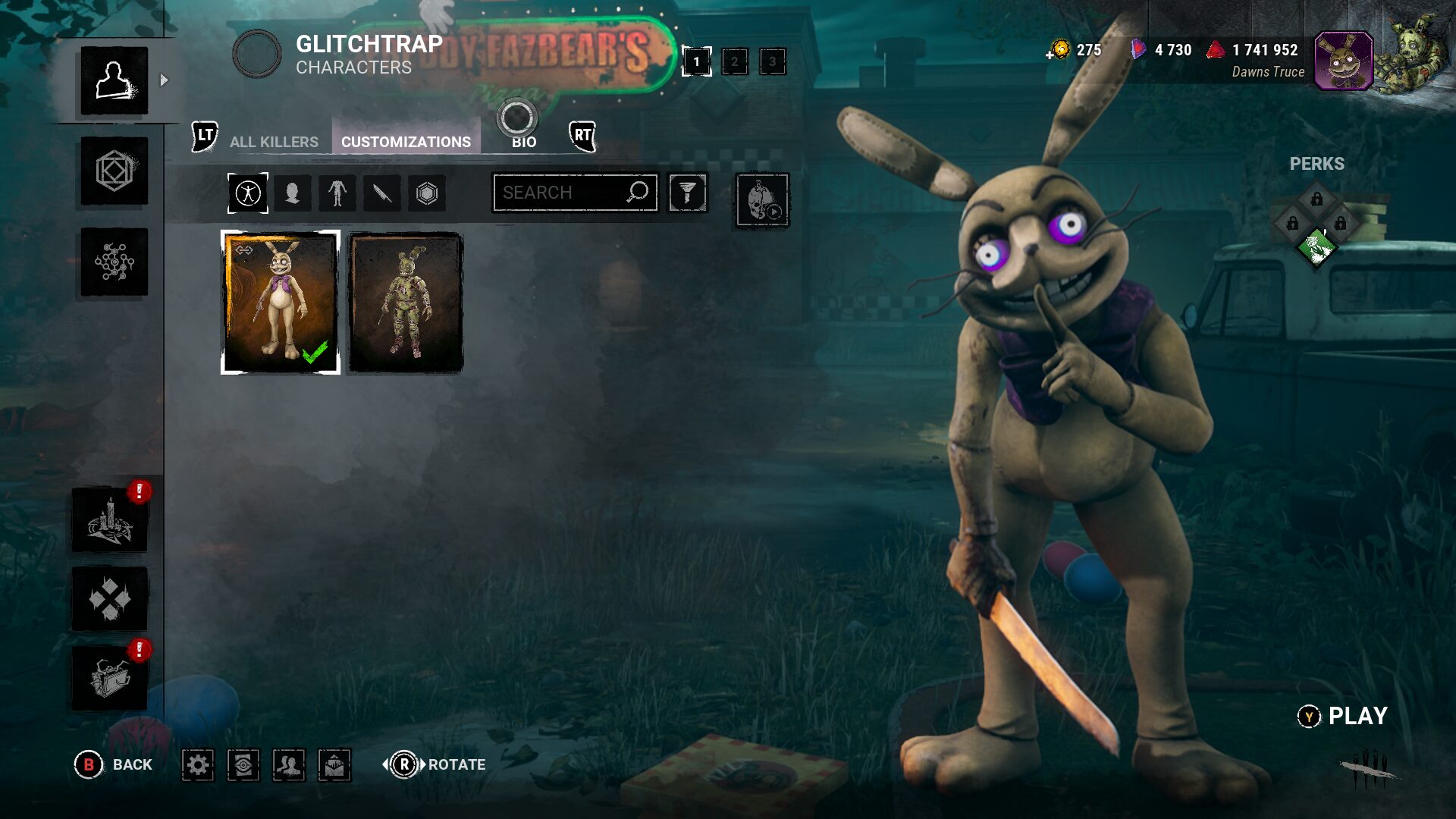Select the full outfit category icon

tap(248, 193)
